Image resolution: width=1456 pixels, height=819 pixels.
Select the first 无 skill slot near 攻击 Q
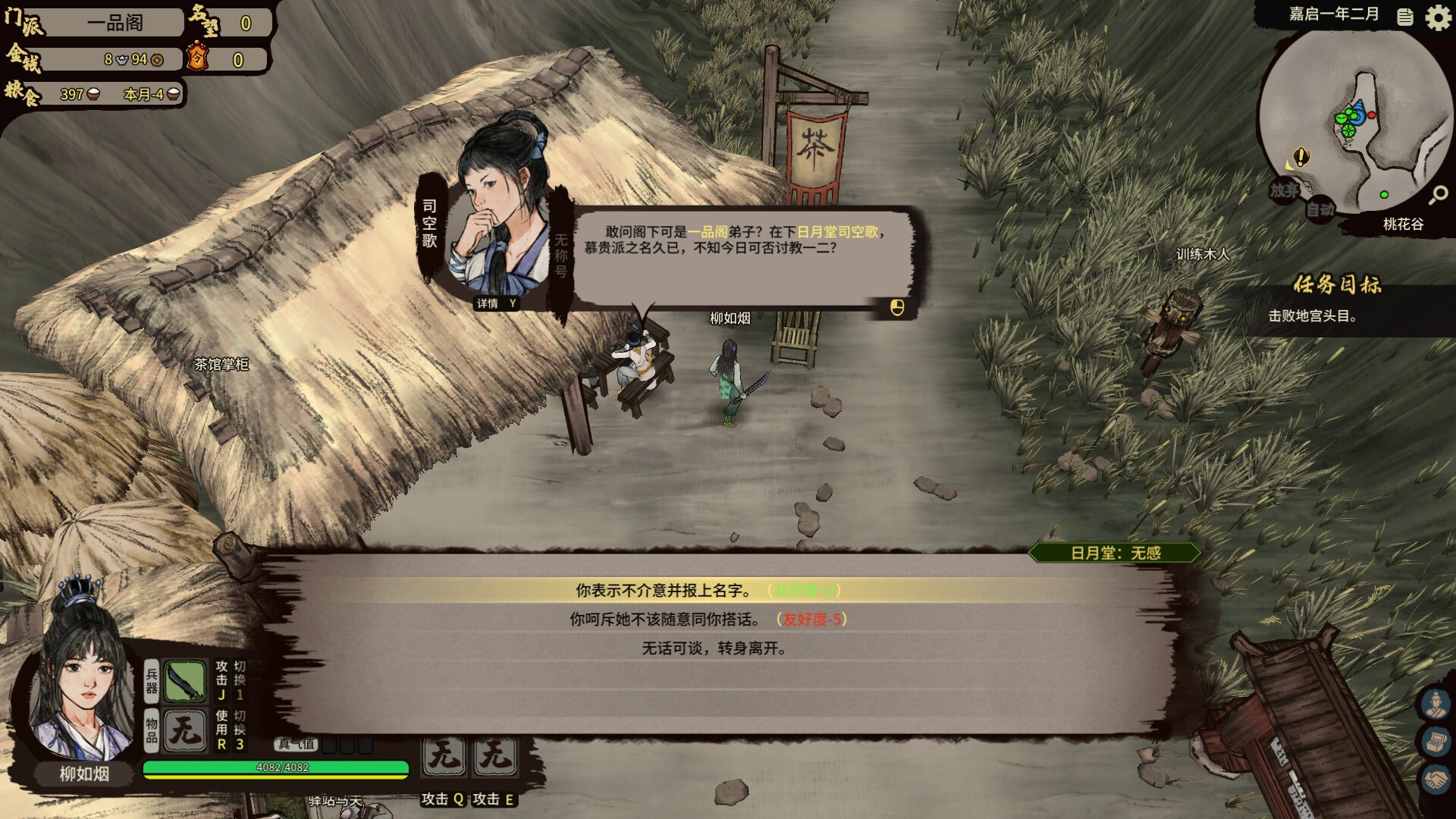pos(444,755)
